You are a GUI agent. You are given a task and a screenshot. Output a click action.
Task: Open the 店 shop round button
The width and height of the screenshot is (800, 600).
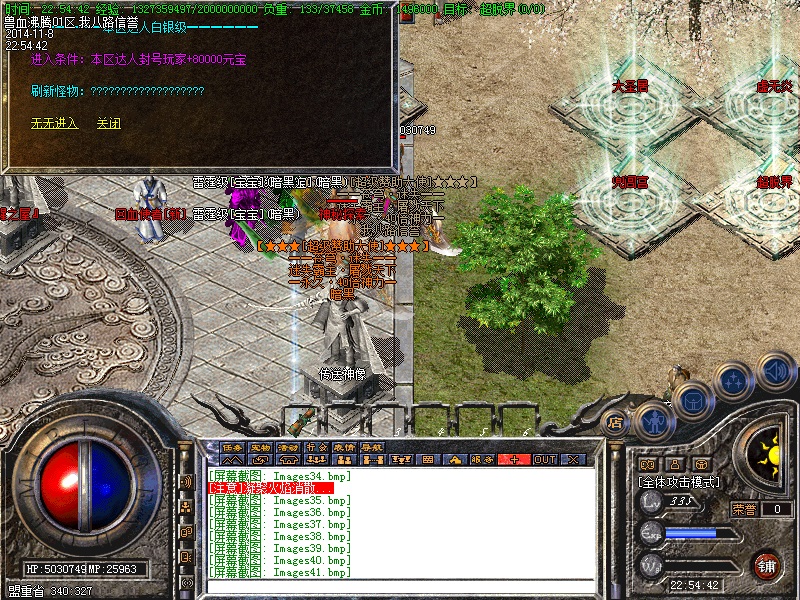click(616, 423)
